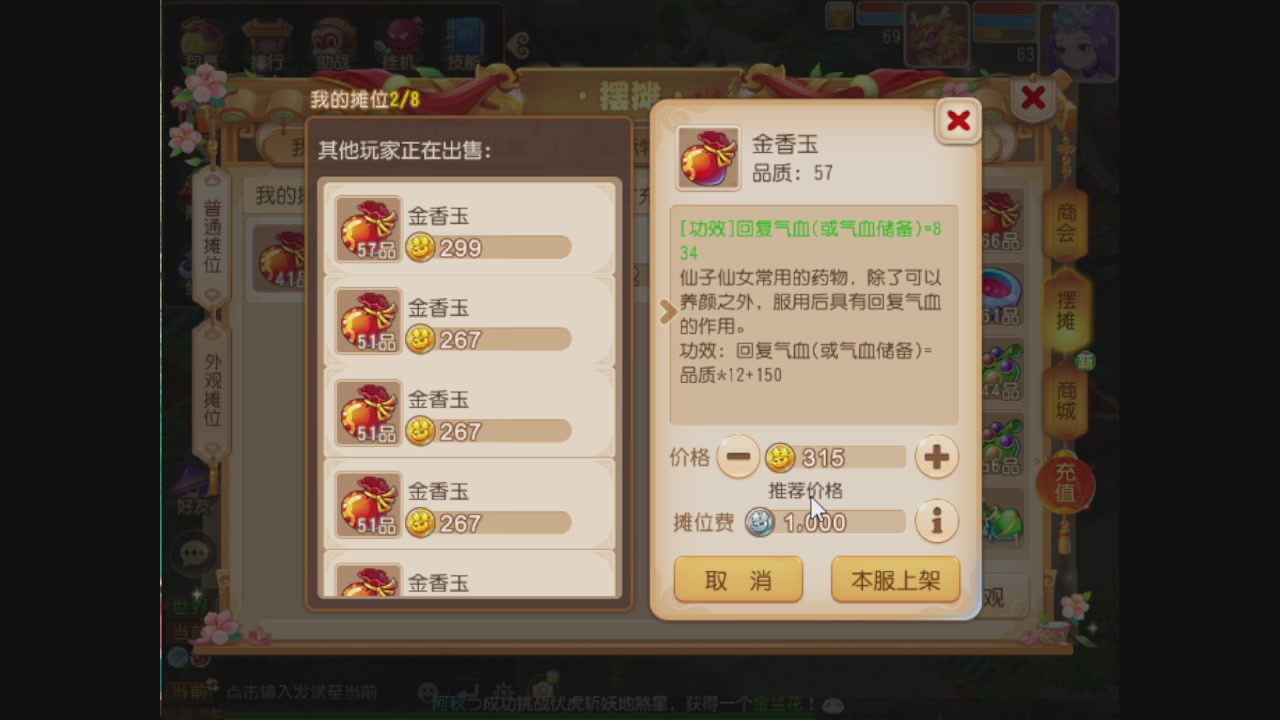The height and width of the screenshot is (720, 1280).
Task: Click the info (i) icon beside 摊位费
Action: (938, 521)
